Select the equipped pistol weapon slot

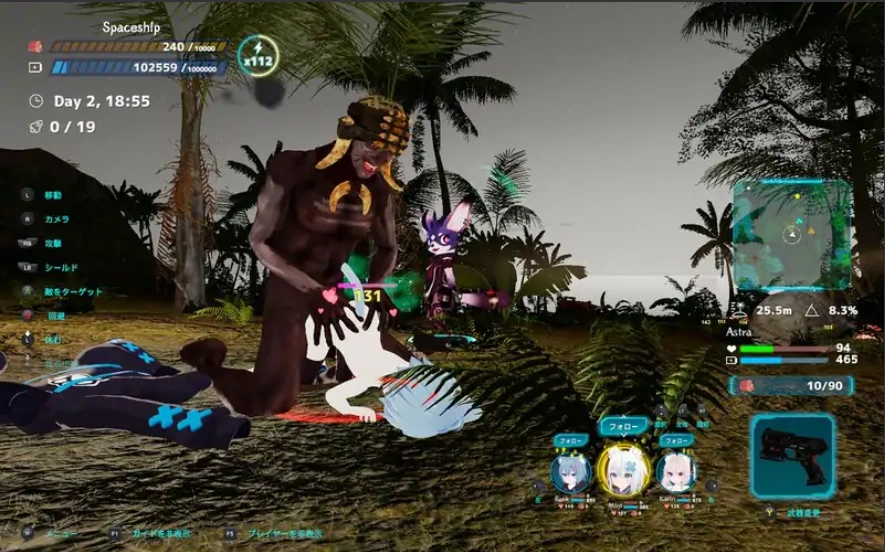(792, 456)
